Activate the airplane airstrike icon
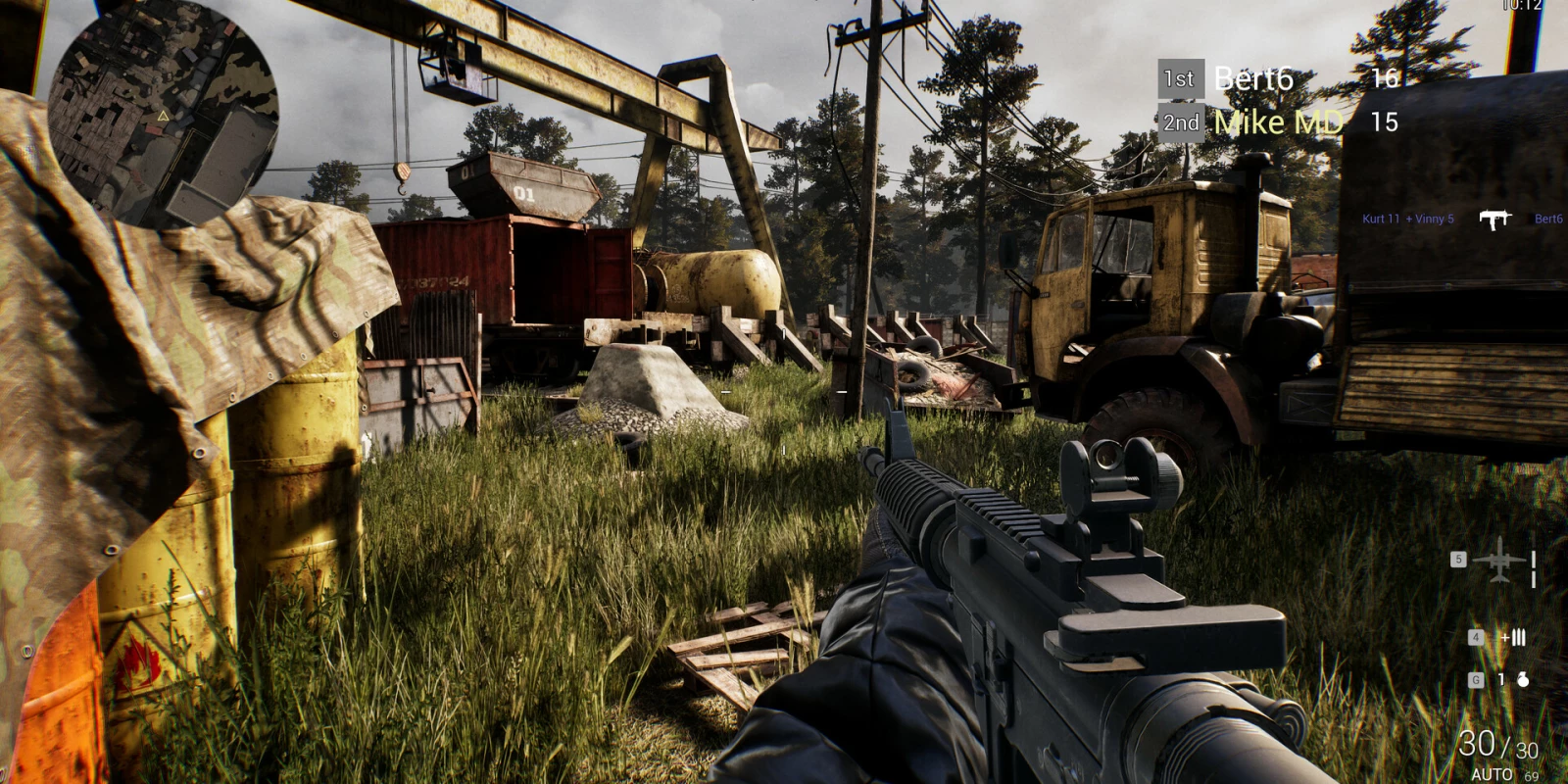 pyautogui.click(x=1499, y=561)
